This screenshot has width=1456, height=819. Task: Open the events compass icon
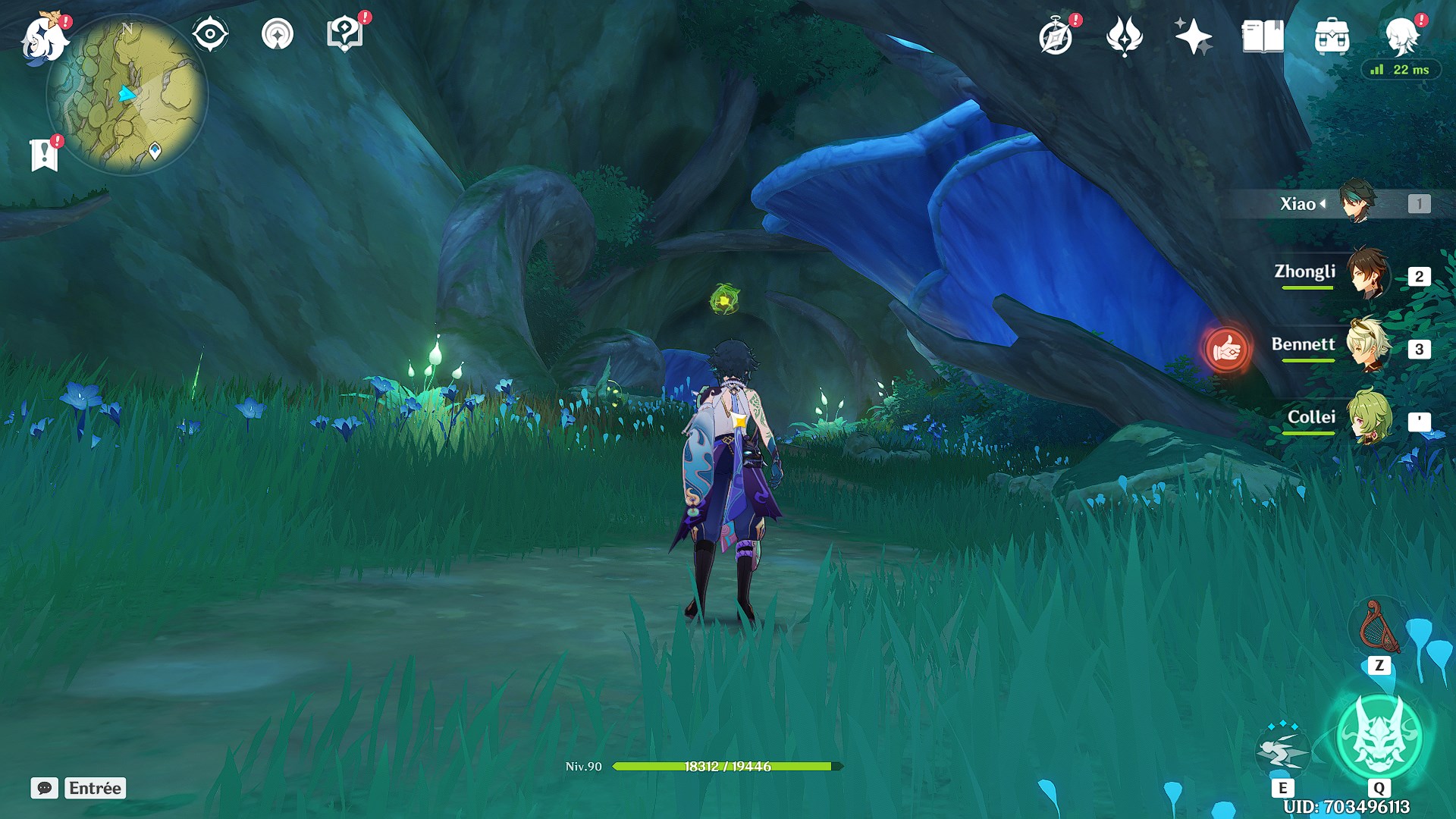(x=1056, y=36)
